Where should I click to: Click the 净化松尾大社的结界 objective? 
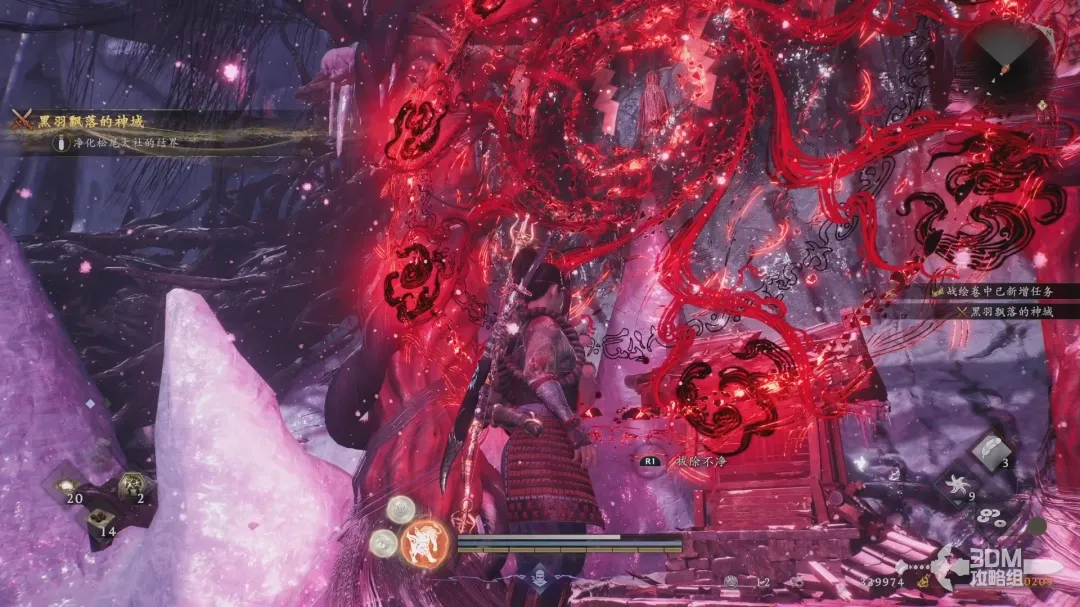tap(122, 143)
